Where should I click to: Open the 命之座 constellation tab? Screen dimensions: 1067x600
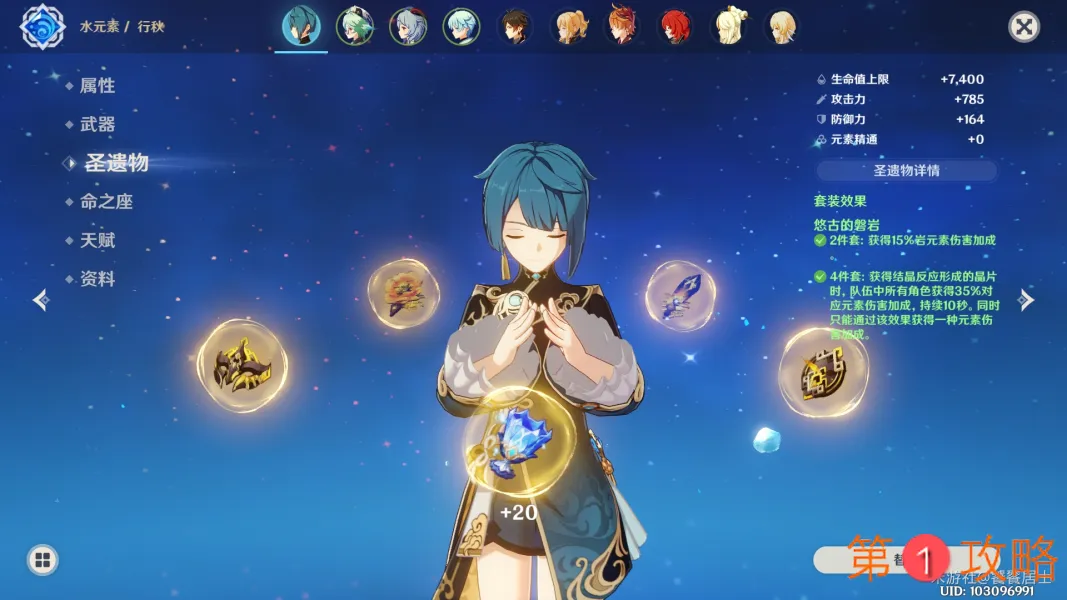106,202
